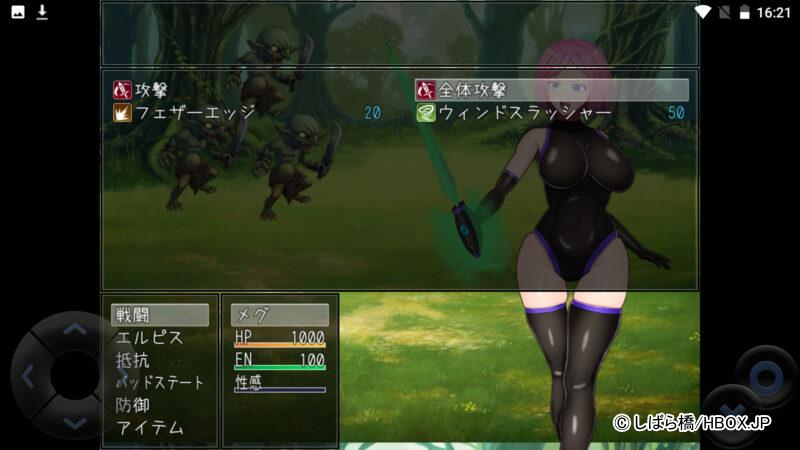This screenshot has width=800, height=450.
Task: Select the 攻撃 attack skill
Action: [x=150, y=90]
